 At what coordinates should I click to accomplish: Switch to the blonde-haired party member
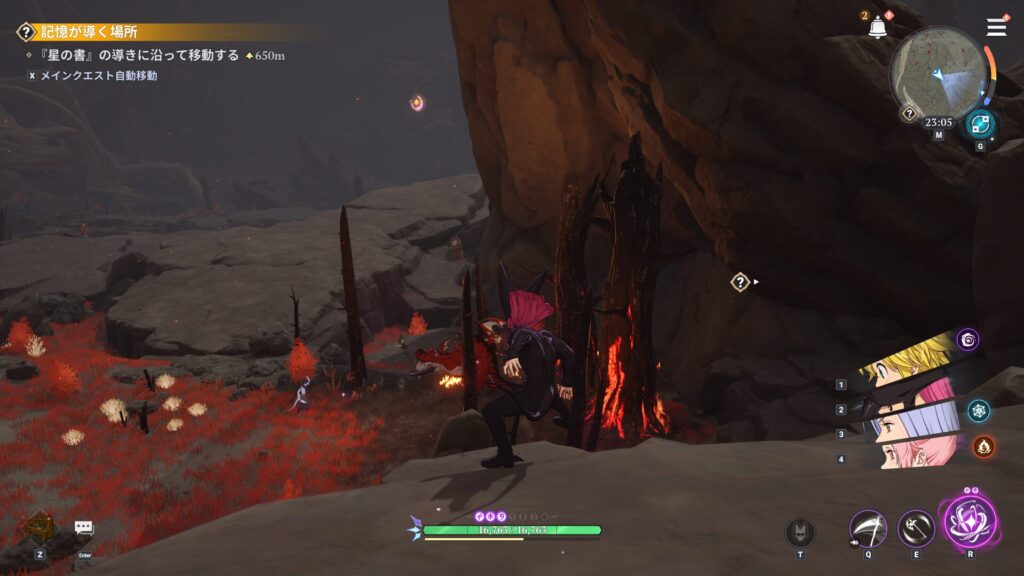[x=905, y=364]
